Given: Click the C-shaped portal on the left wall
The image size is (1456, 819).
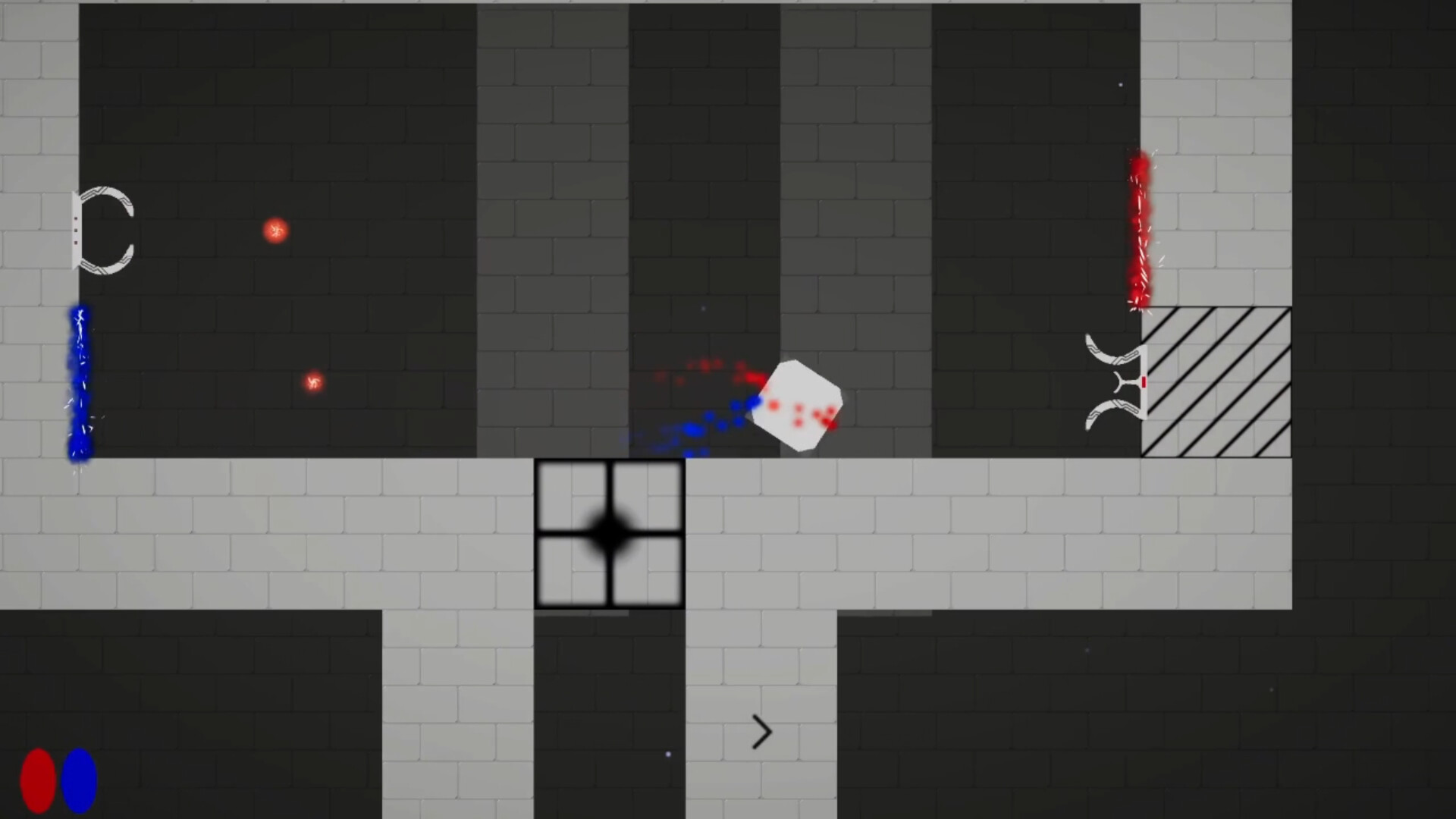Looking at the screenshot, I should coord(106,231).
